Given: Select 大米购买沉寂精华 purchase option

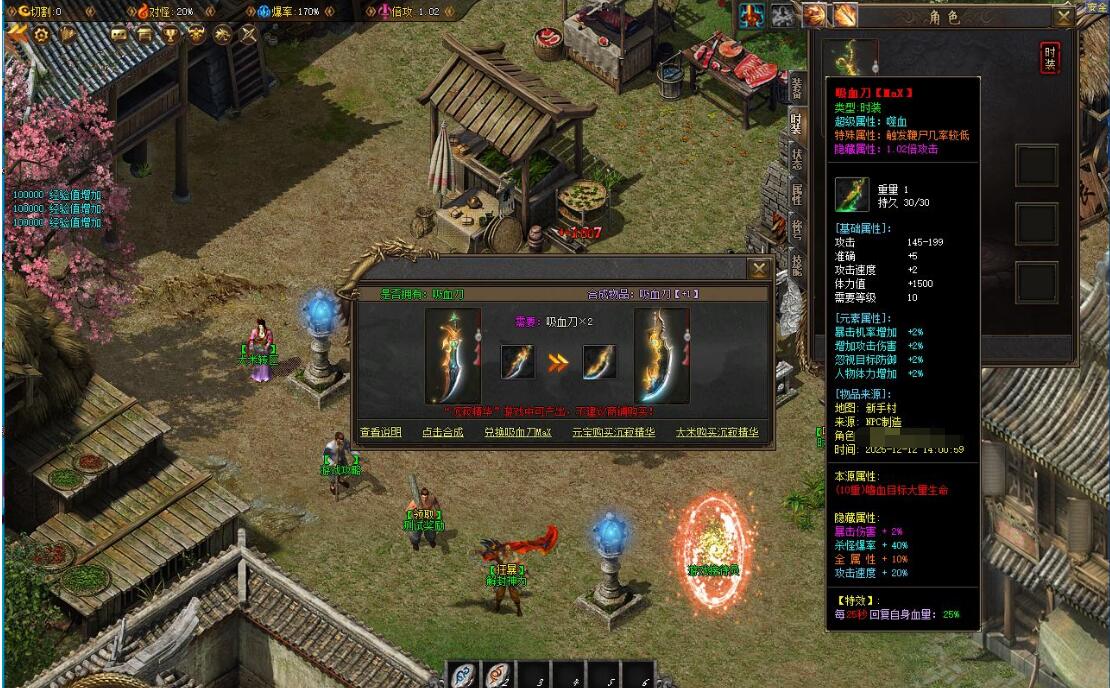Looking at the screenshot, I should [717, 433].
